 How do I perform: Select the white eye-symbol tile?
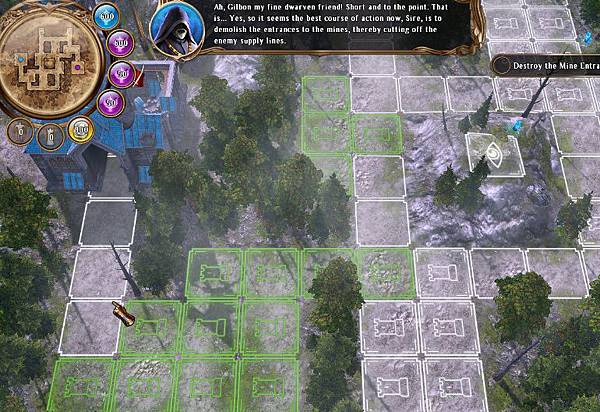494,153
